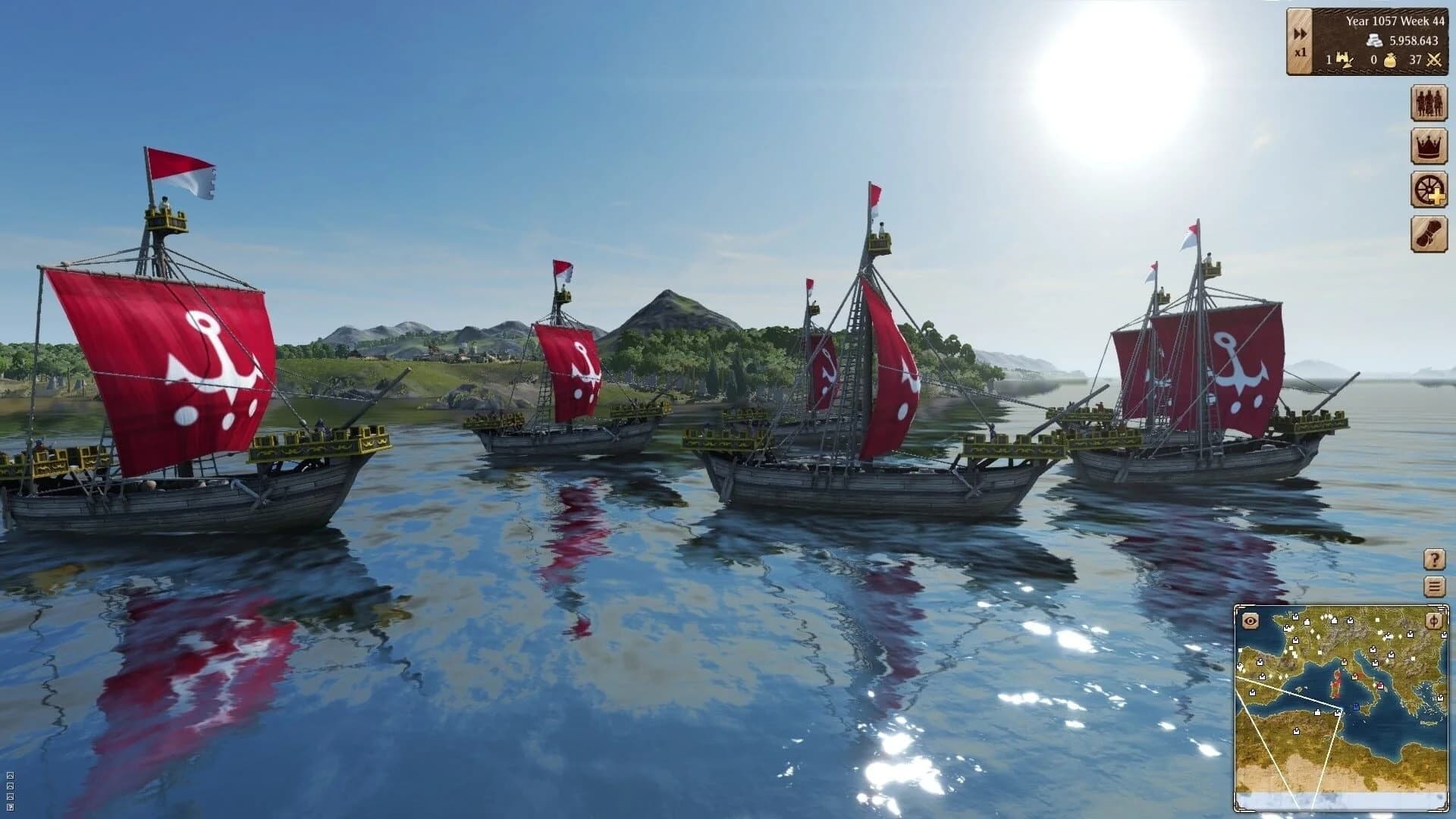This screenshot has height=819, width=1456.
Task: Open the kingdom panel via the crown icon
Action: (1428, 146)
